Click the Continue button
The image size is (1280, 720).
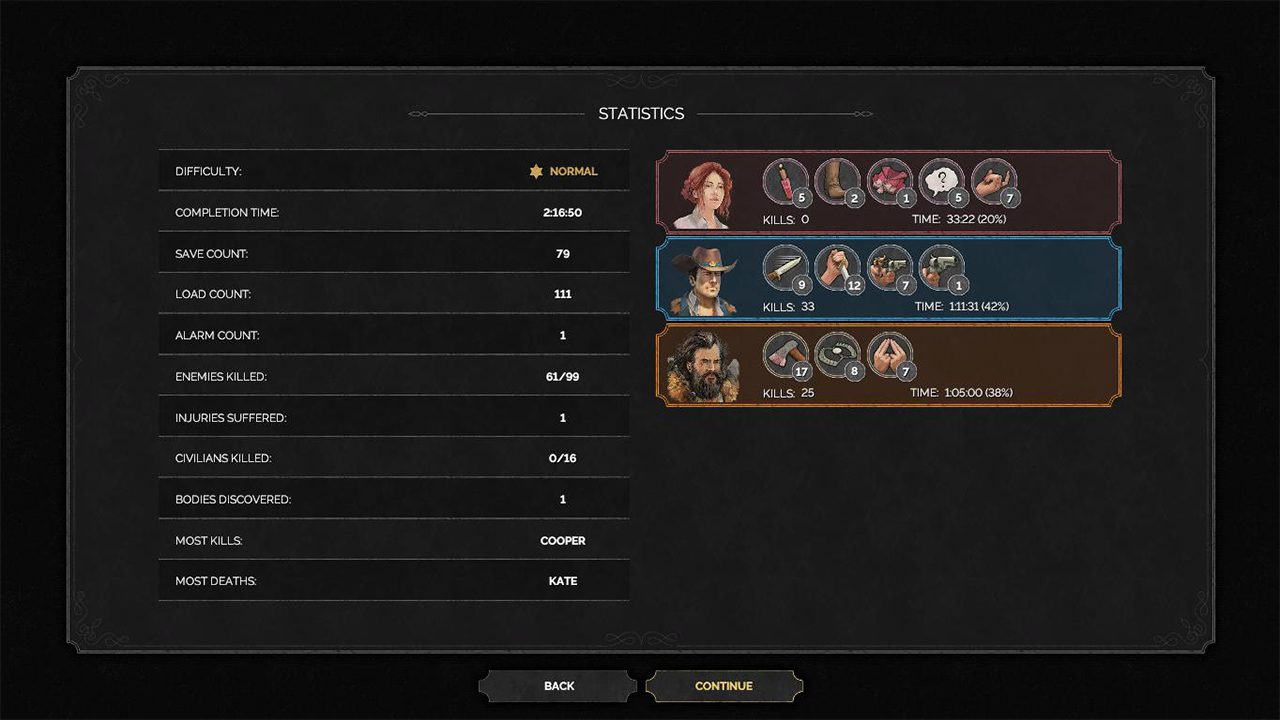coord(724,686)
